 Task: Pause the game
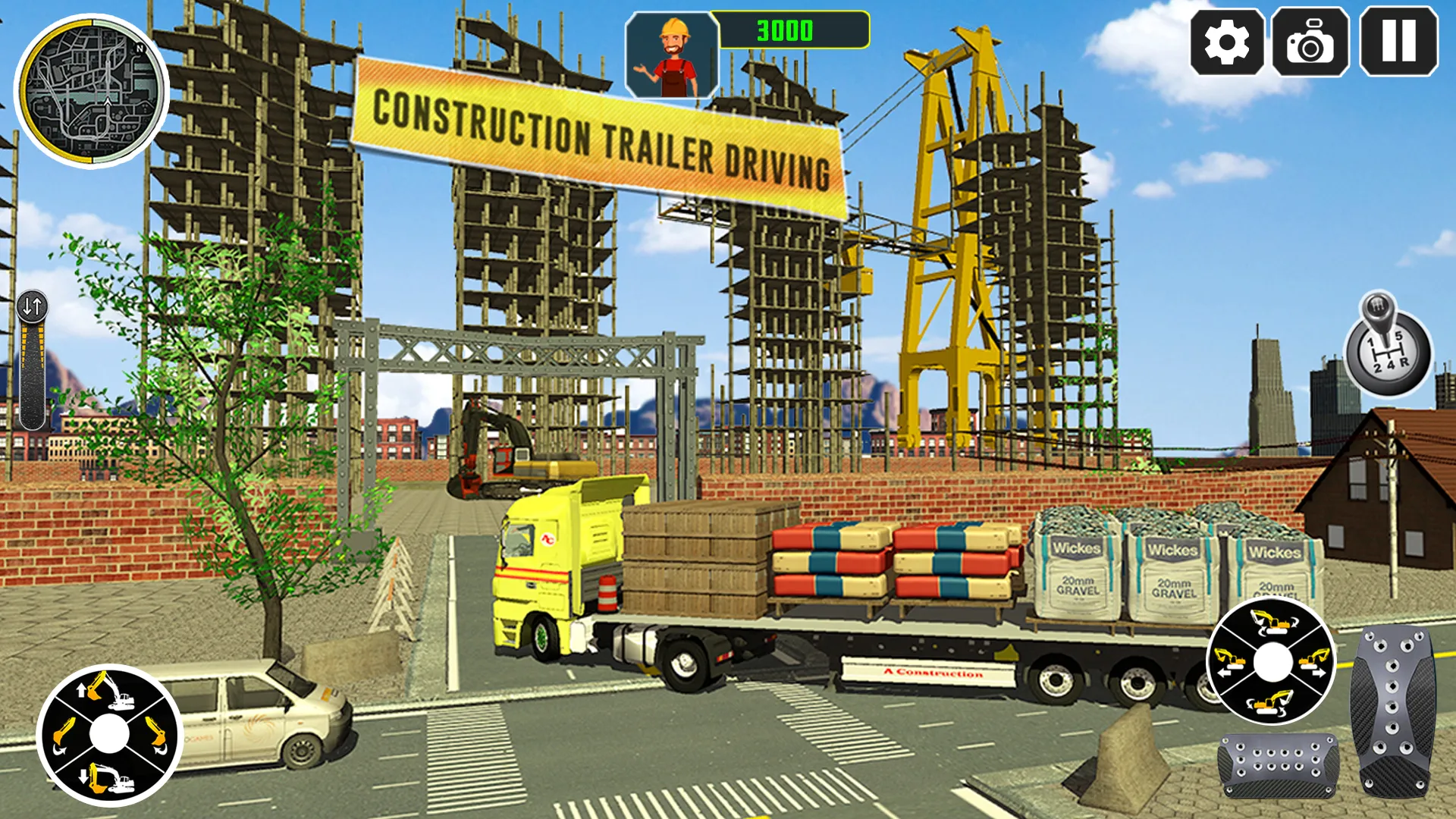pyautogui.click(x=1399, y=43)
